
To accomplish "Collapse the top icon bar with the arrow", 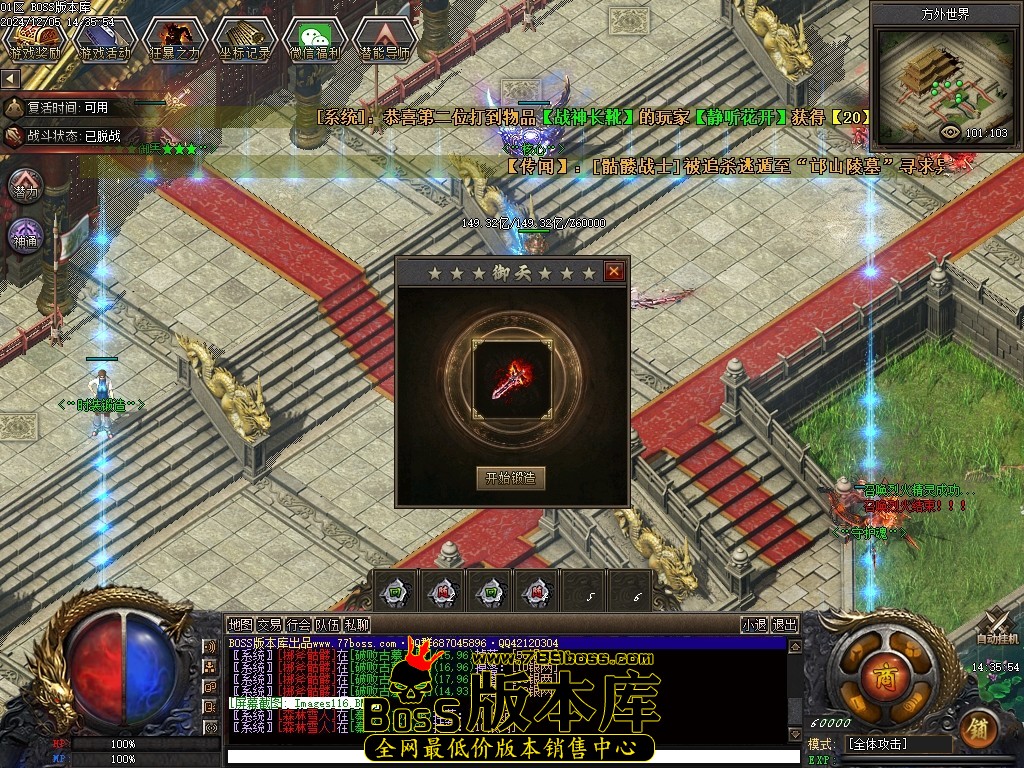I will click(x=10, y=77).
